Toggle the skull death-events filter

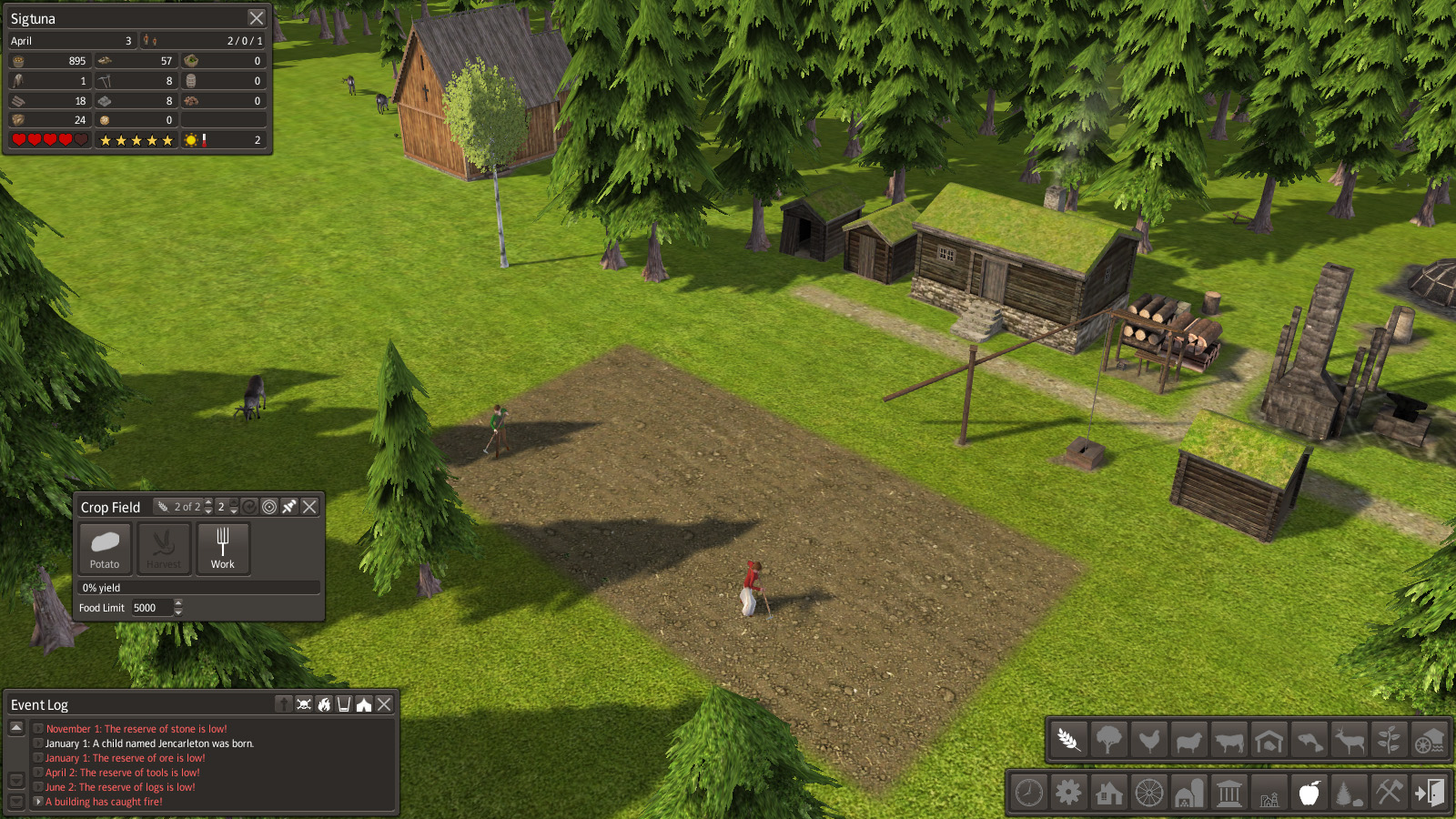[304, 704]
